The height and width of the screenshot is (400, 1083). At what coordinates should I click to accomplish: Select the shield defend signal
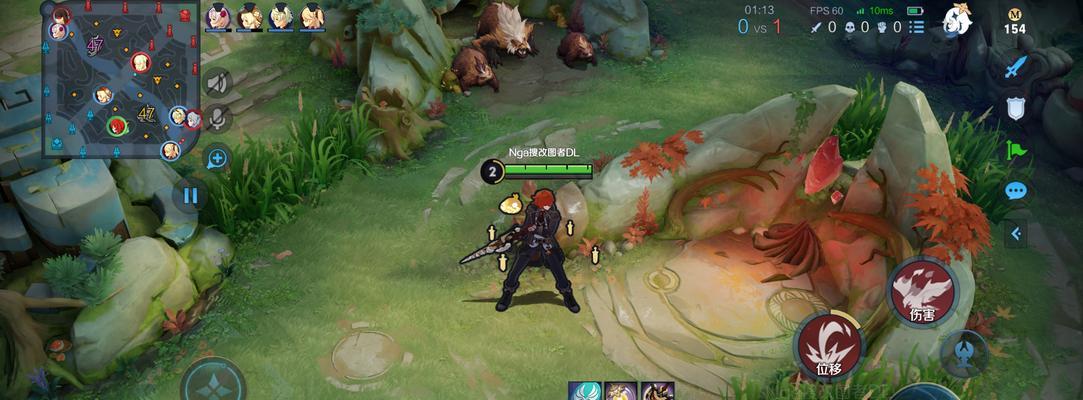click(1016, 108)
